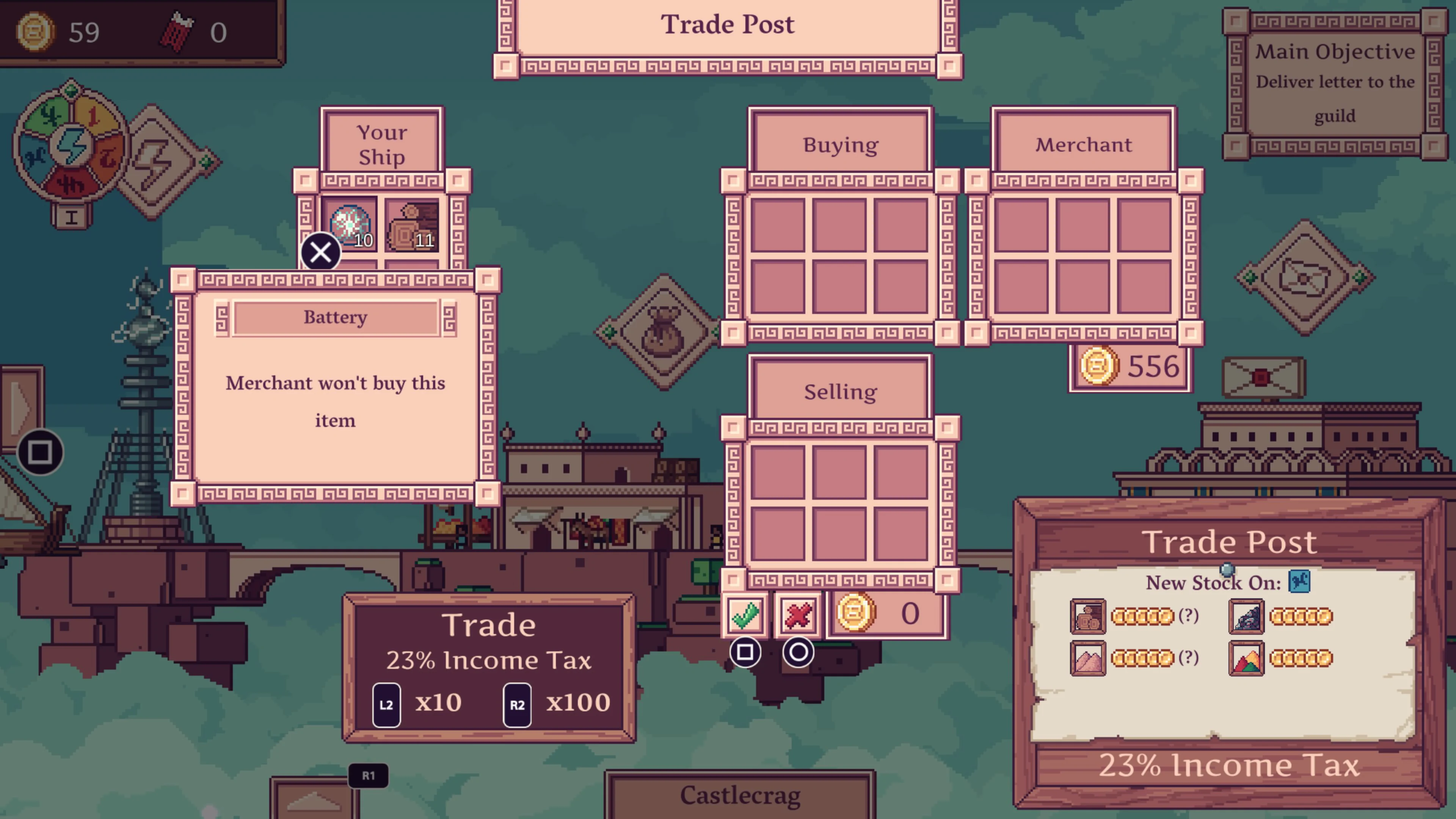Open the Selling panel header
Viewport: 1456px width, 819px height.
tap(840, 391)
